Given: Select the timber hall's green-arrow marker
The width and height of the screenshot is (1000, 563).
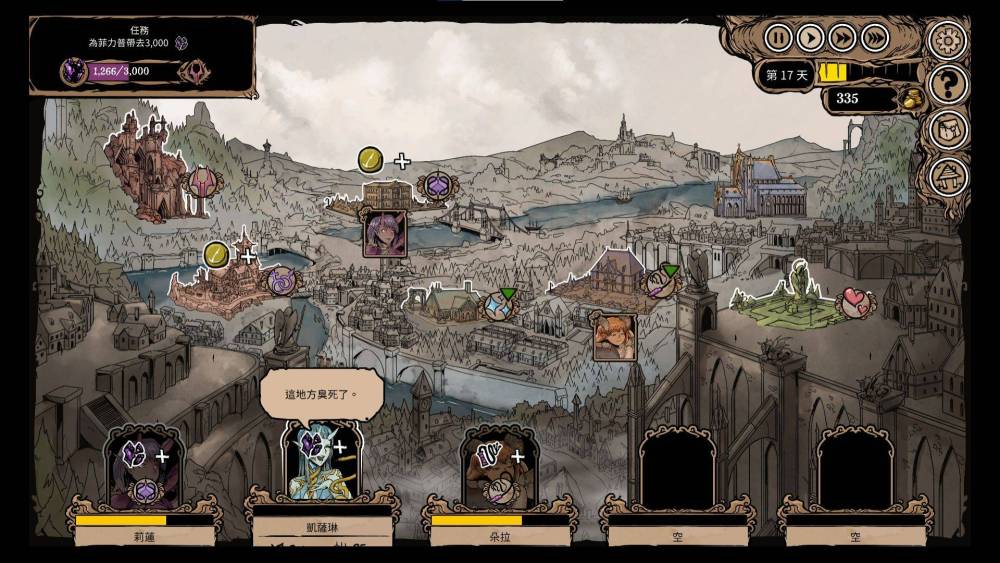Looking at the screenshot, I should tap(659, 283).
